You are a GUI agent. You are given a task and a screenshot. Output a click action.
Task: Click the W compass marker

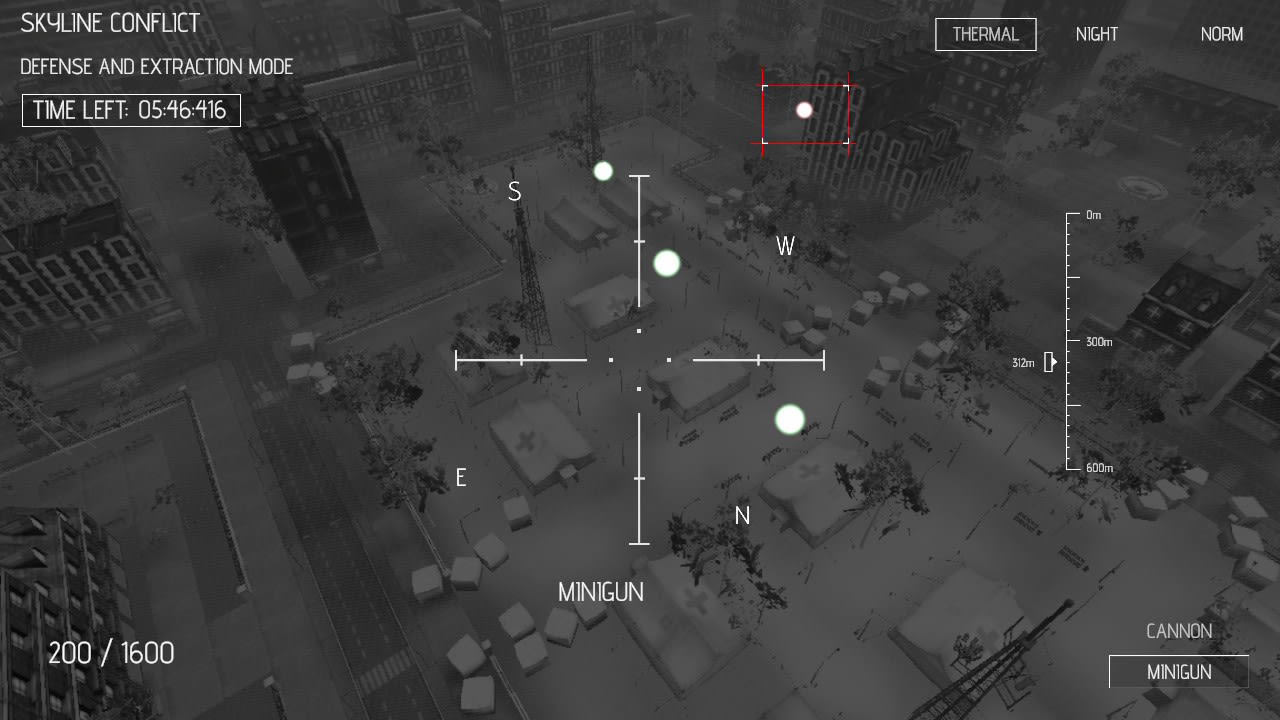pos(786,246)
